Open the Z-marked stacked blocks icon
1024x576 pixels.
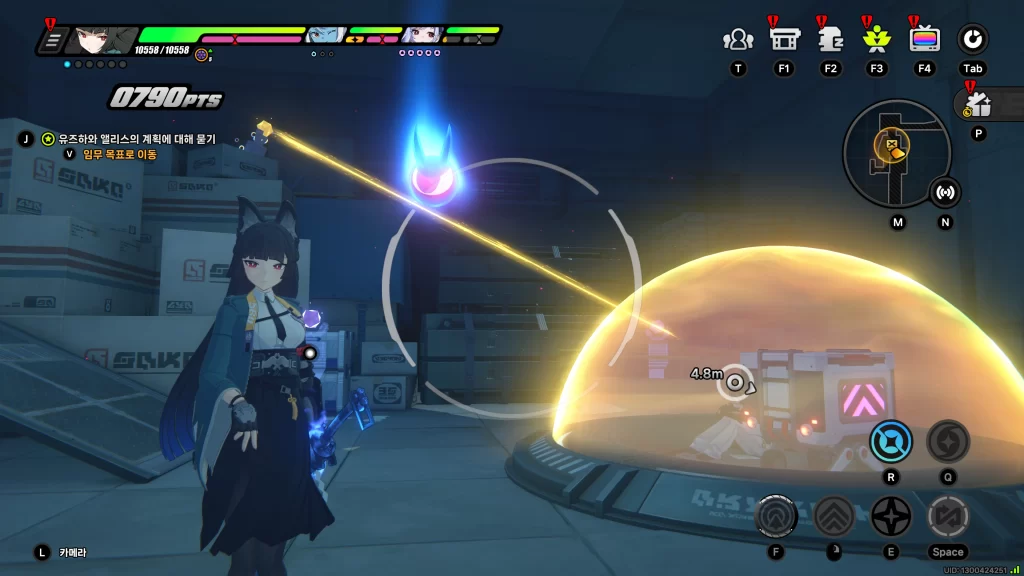tap(830, 39)
